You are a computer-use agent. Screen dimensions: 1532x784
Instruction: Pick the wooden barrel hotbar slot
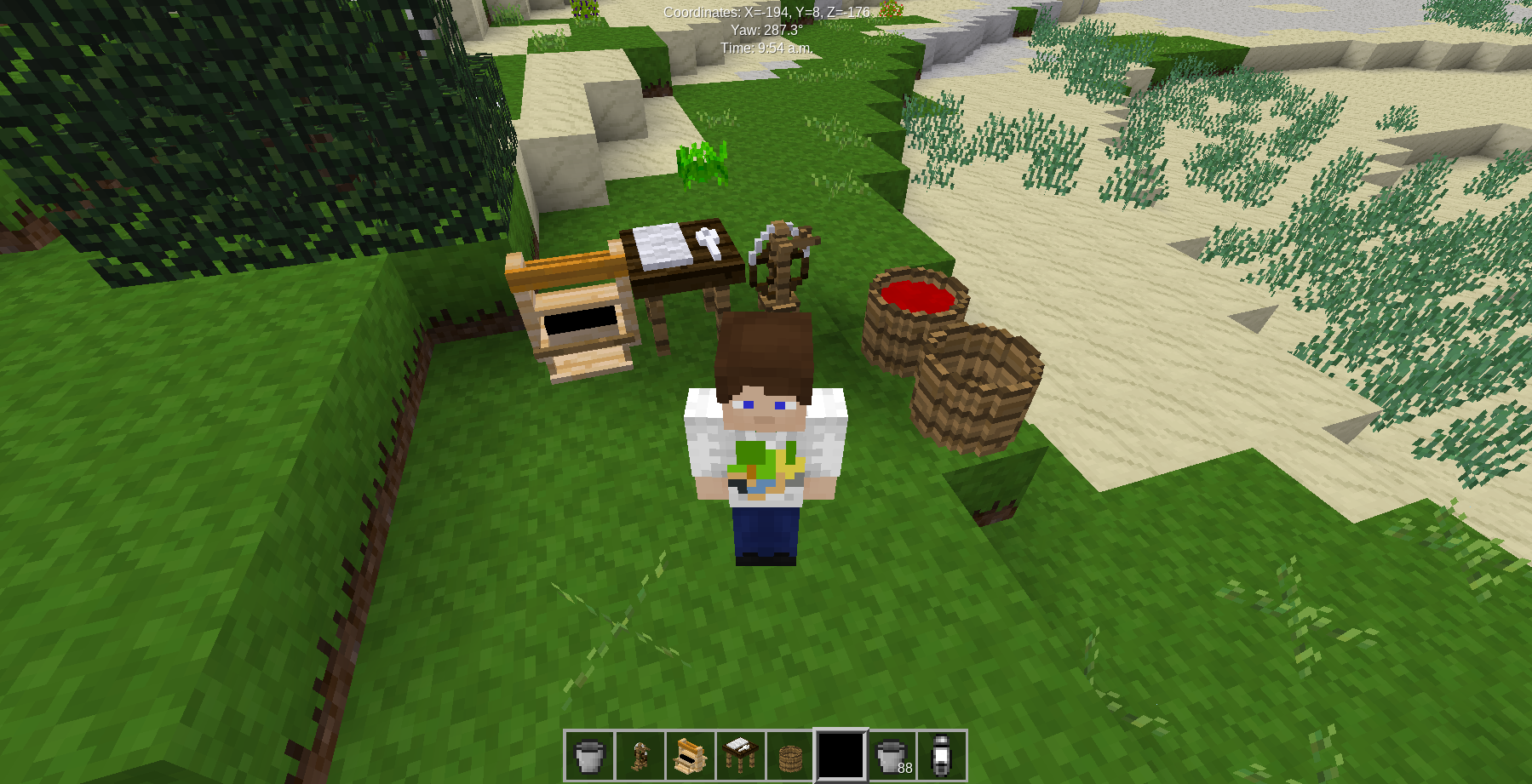tap(790, 755)
